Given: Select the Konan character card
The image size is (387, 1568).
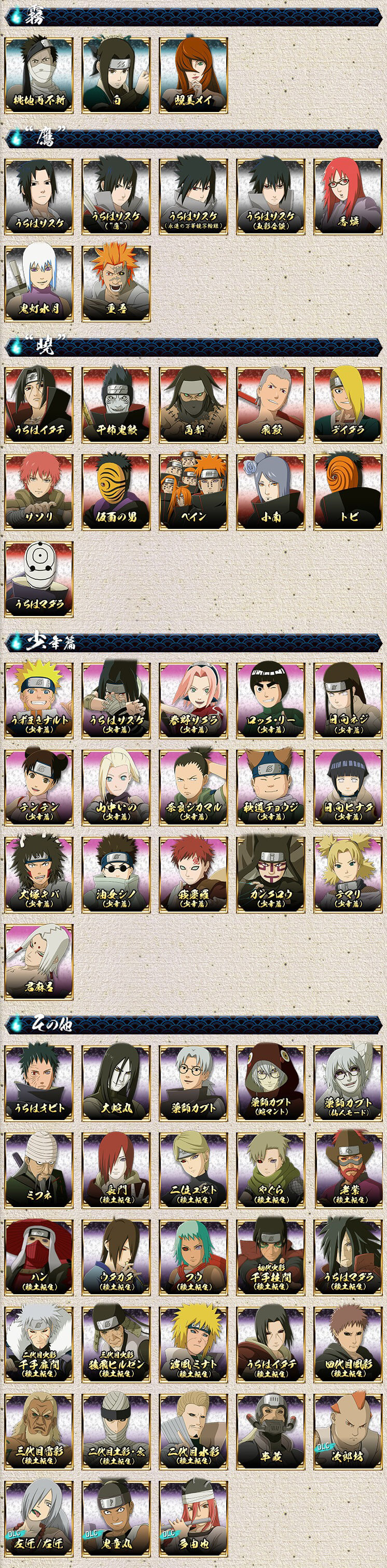Looking at the screenshot, I should click(271, 491).
